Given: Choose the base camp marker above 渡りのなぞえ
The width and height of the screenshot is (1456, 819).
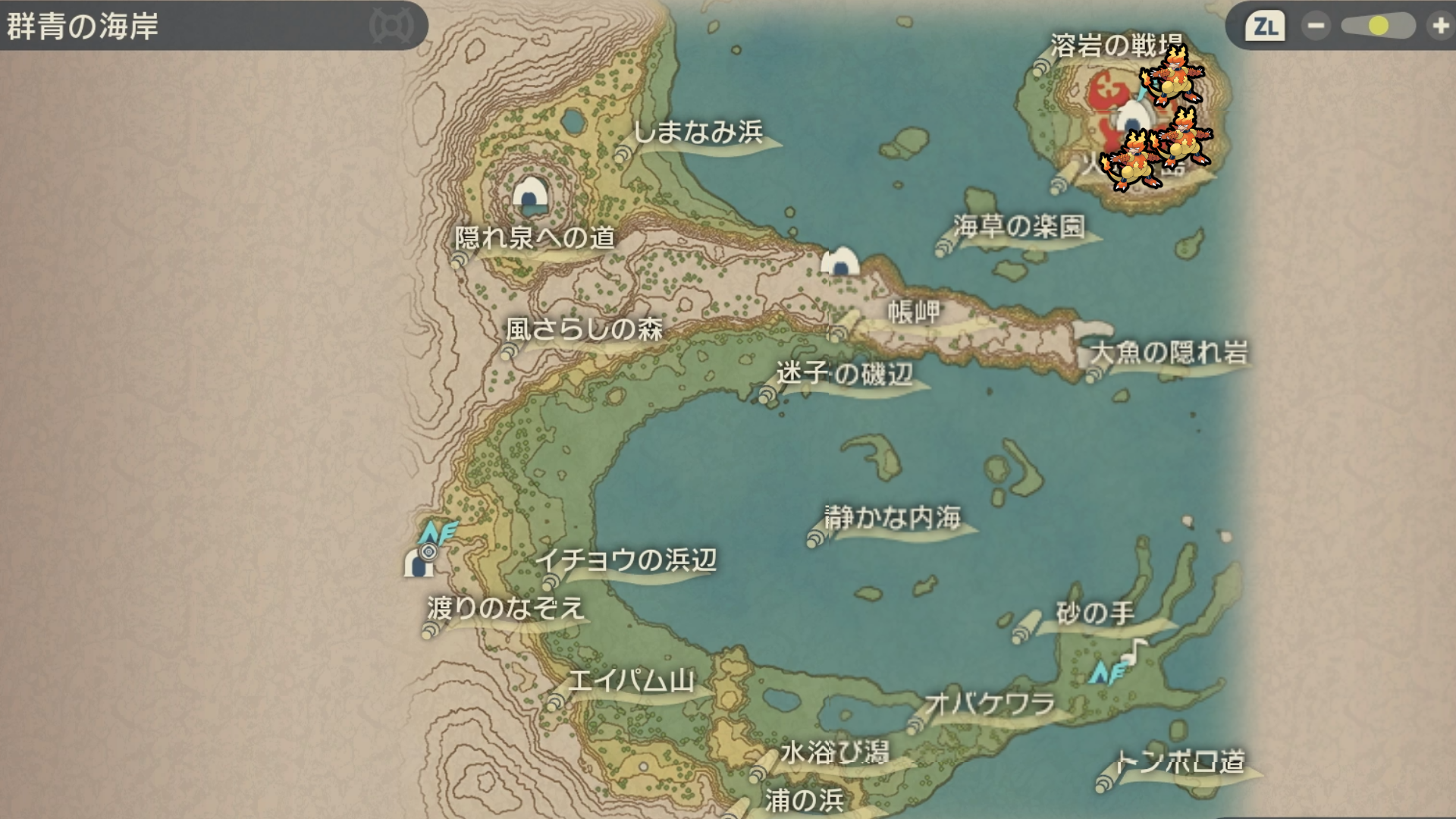Looking at the screenshot, I should coord(418,563).
